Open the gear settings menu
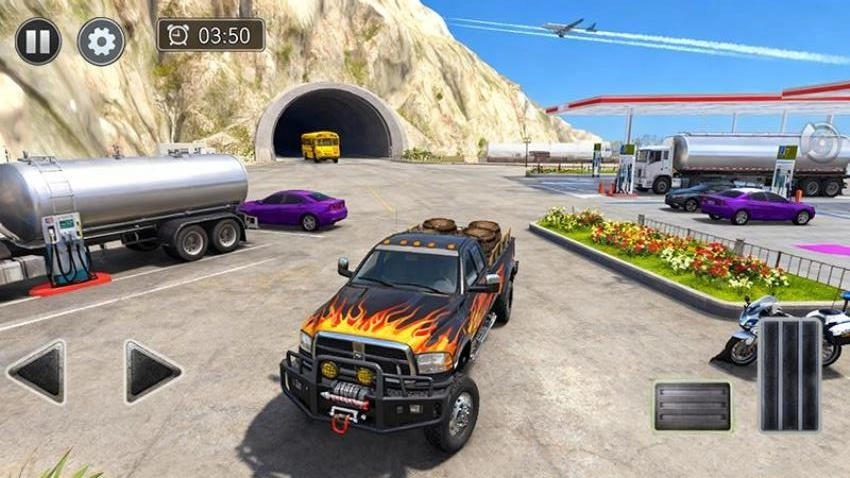This screenshot has height=478, width=850. point(101,41)
